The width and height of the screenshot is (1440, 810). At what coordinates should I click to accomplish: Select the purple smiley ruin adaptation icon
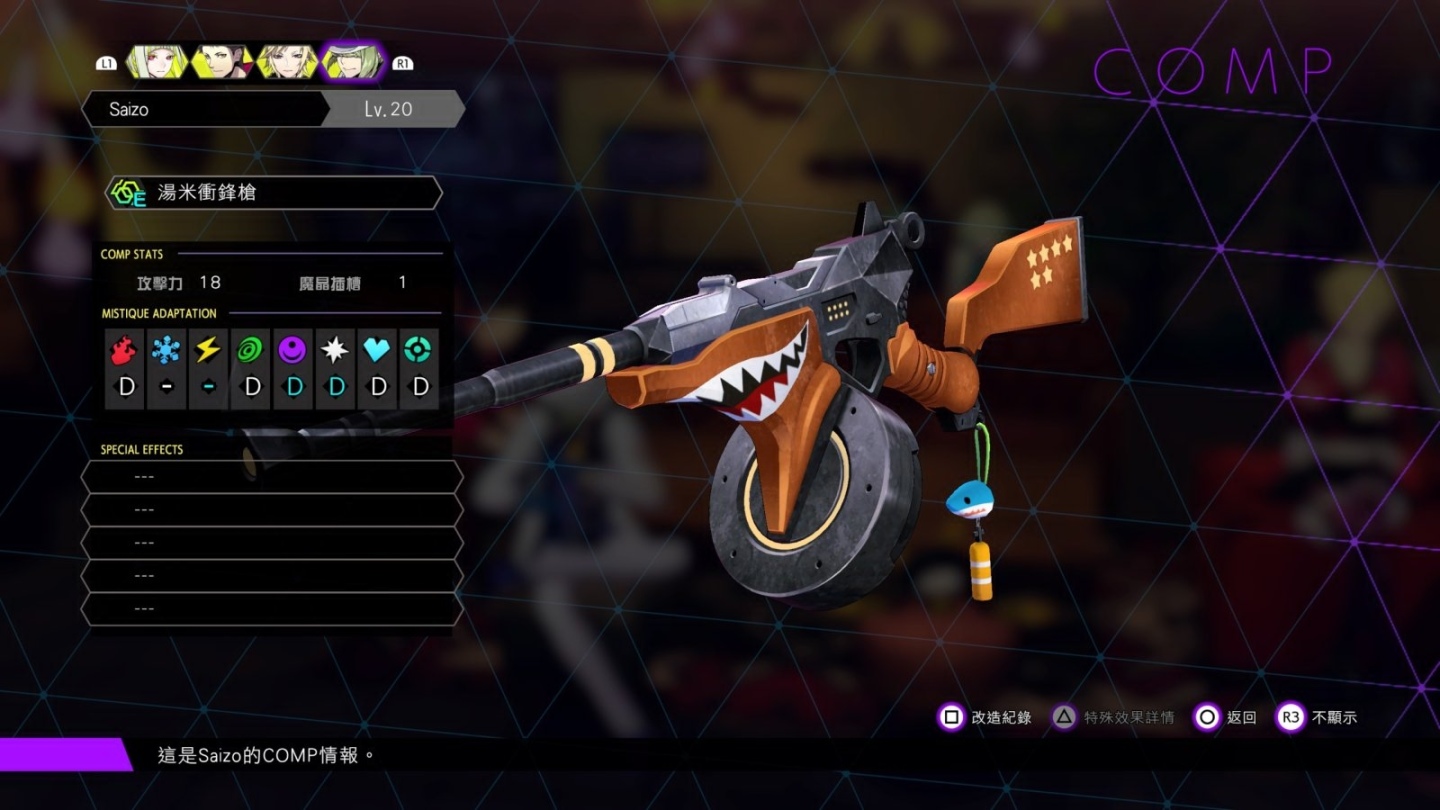292,350
